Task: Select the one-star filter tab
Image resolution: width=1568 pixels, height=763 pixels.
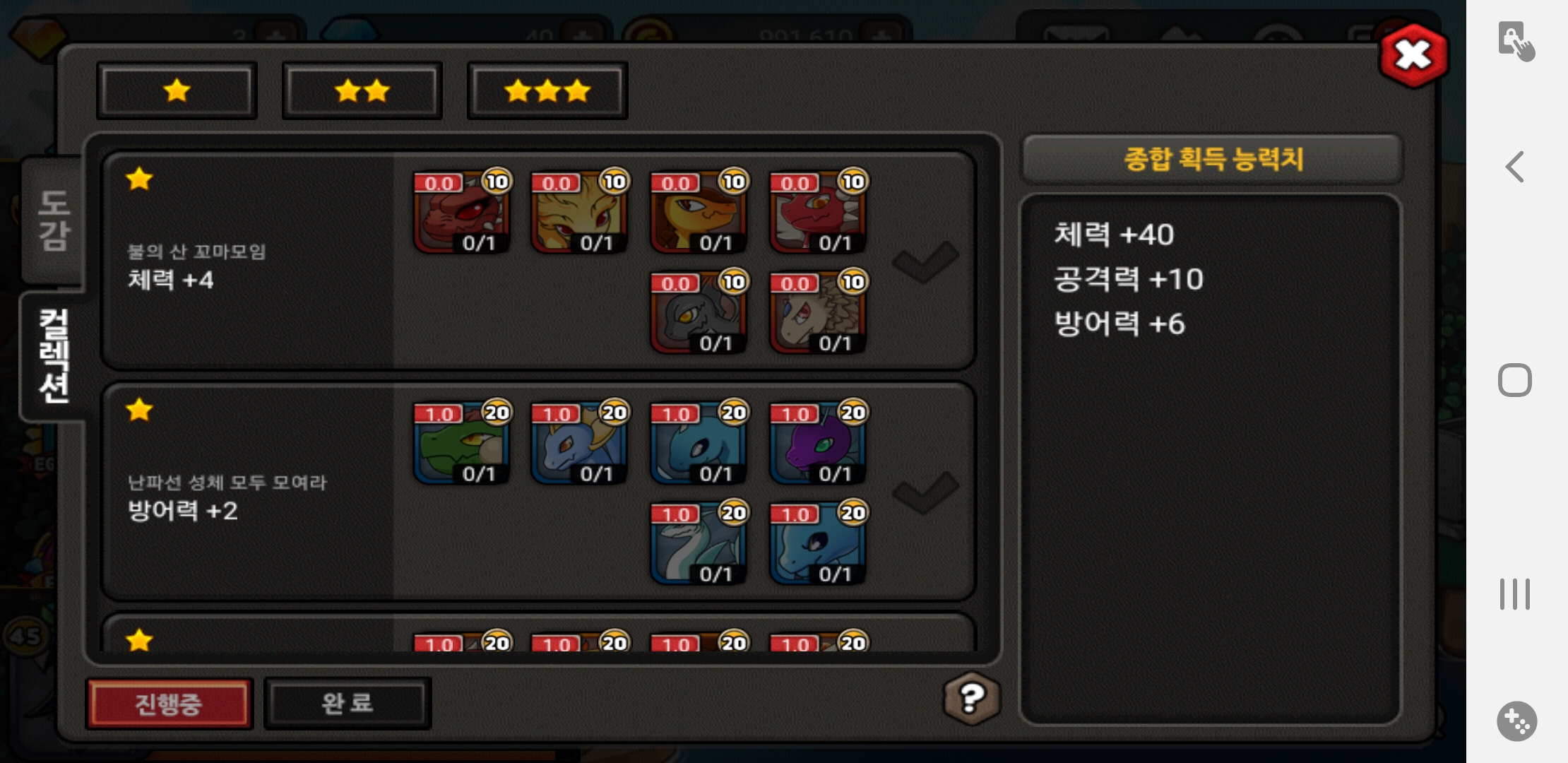Action: point(177,90)
